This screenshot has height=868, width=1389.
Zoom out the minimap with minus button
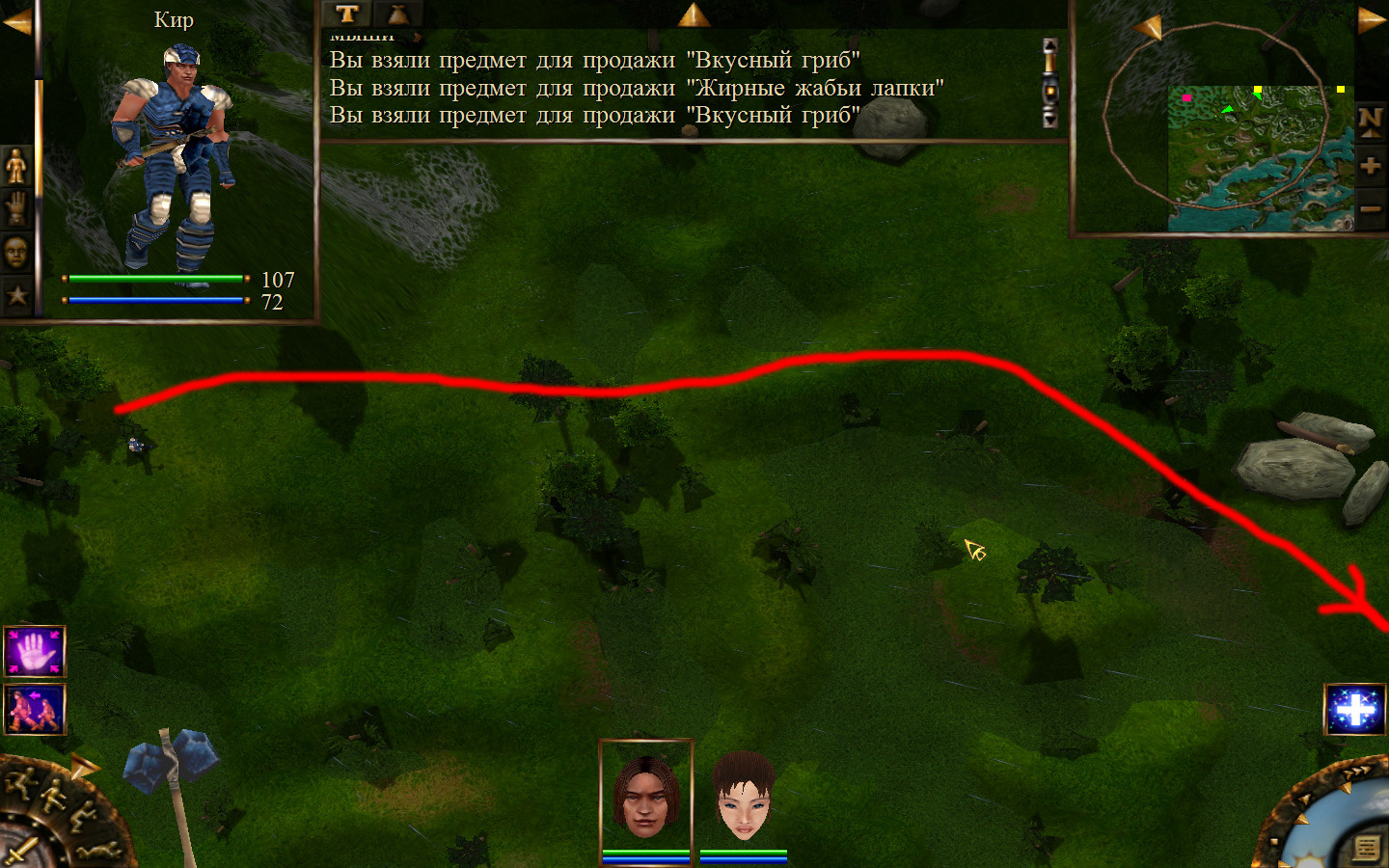click(x=1371, y=208)
